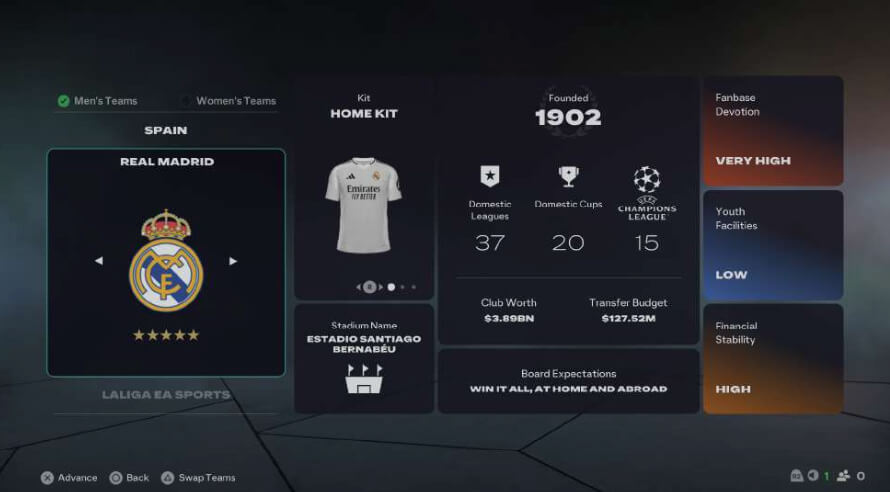Switch to Women's Teams tab

coord(229,101)
